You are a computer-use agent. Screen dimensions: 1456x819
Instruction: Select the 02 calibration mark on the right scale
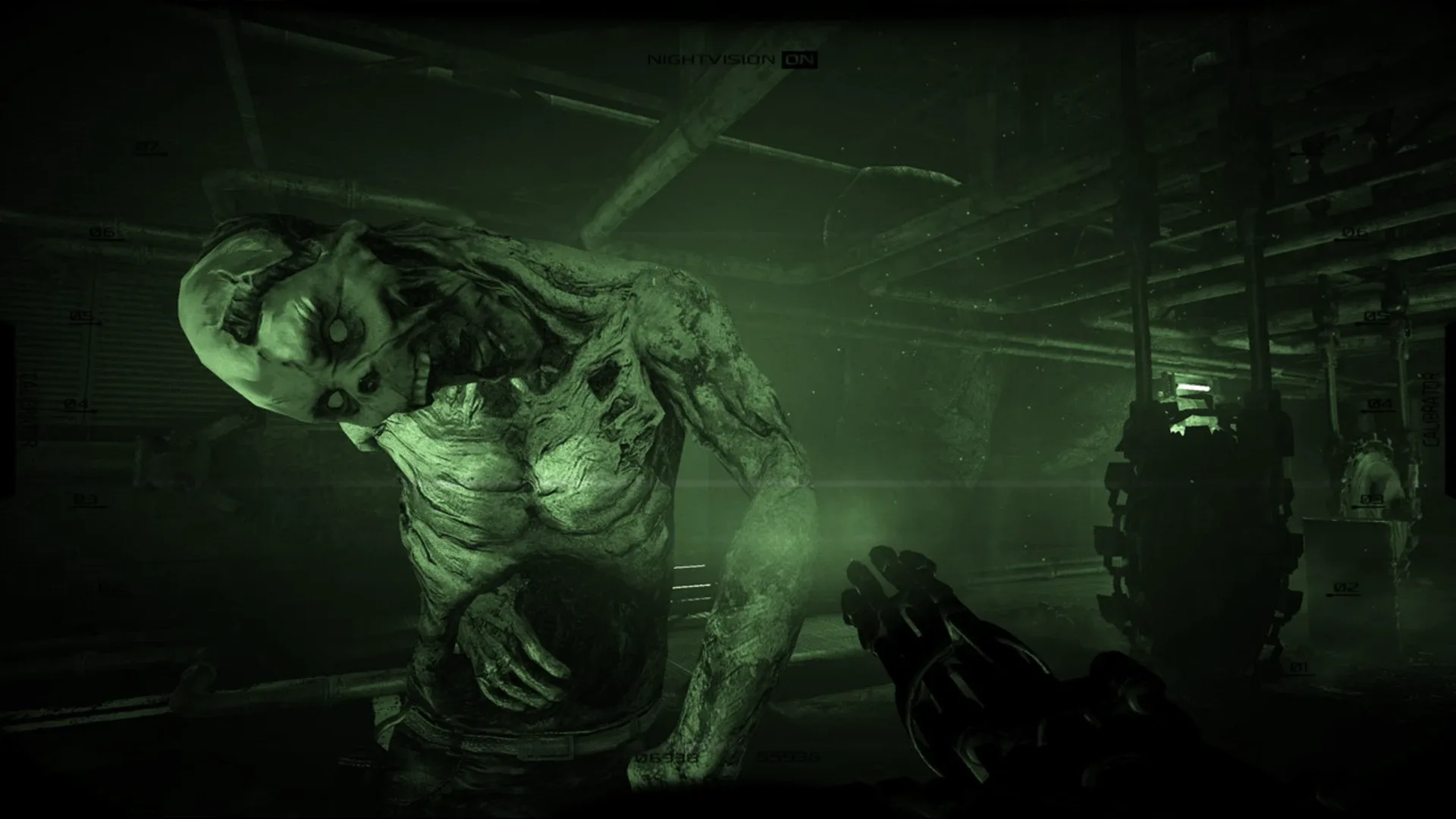click(x=1345, y=588)
